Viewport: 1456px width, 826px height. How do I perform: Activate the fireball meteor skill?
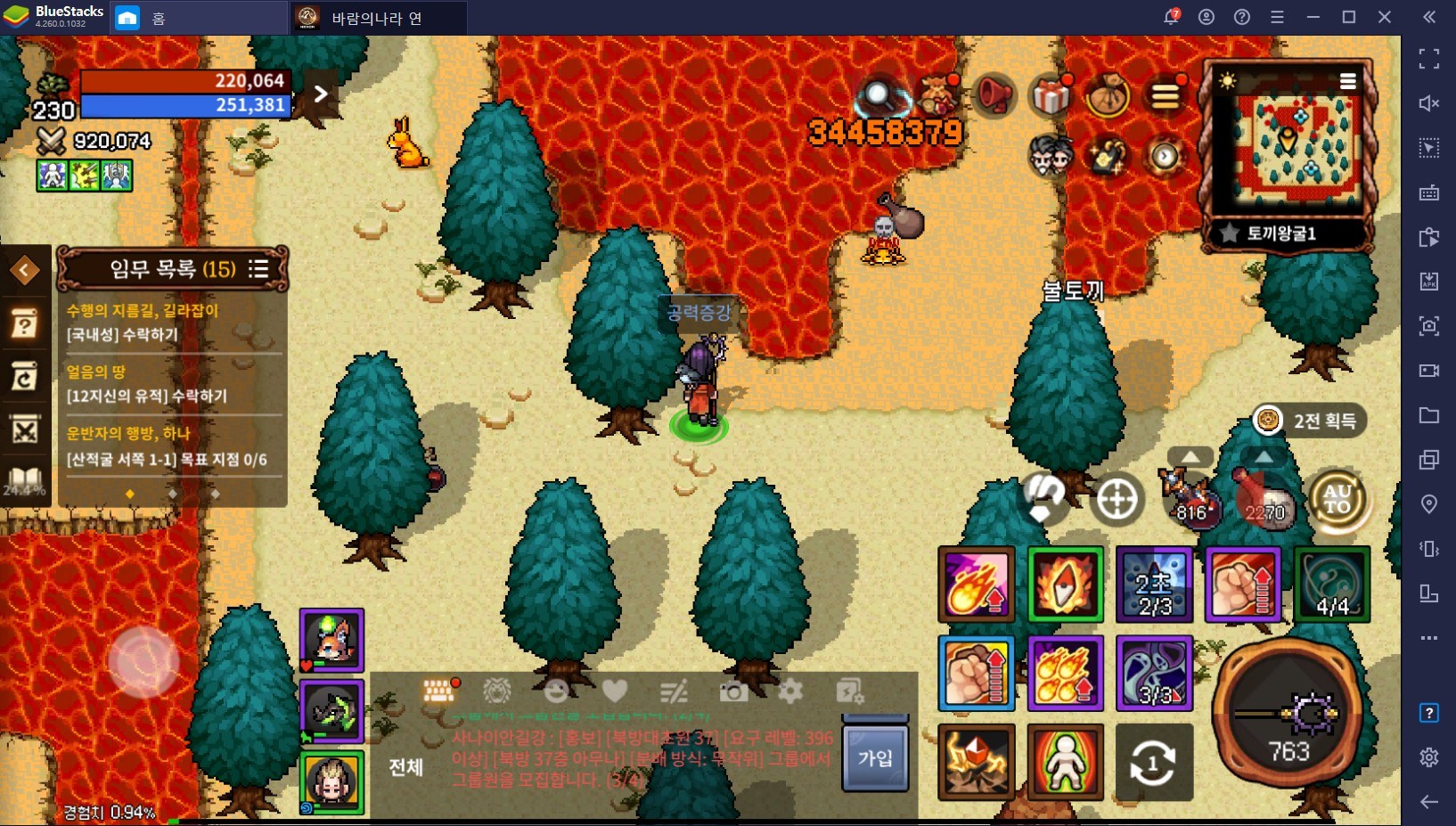pos(976,585)
